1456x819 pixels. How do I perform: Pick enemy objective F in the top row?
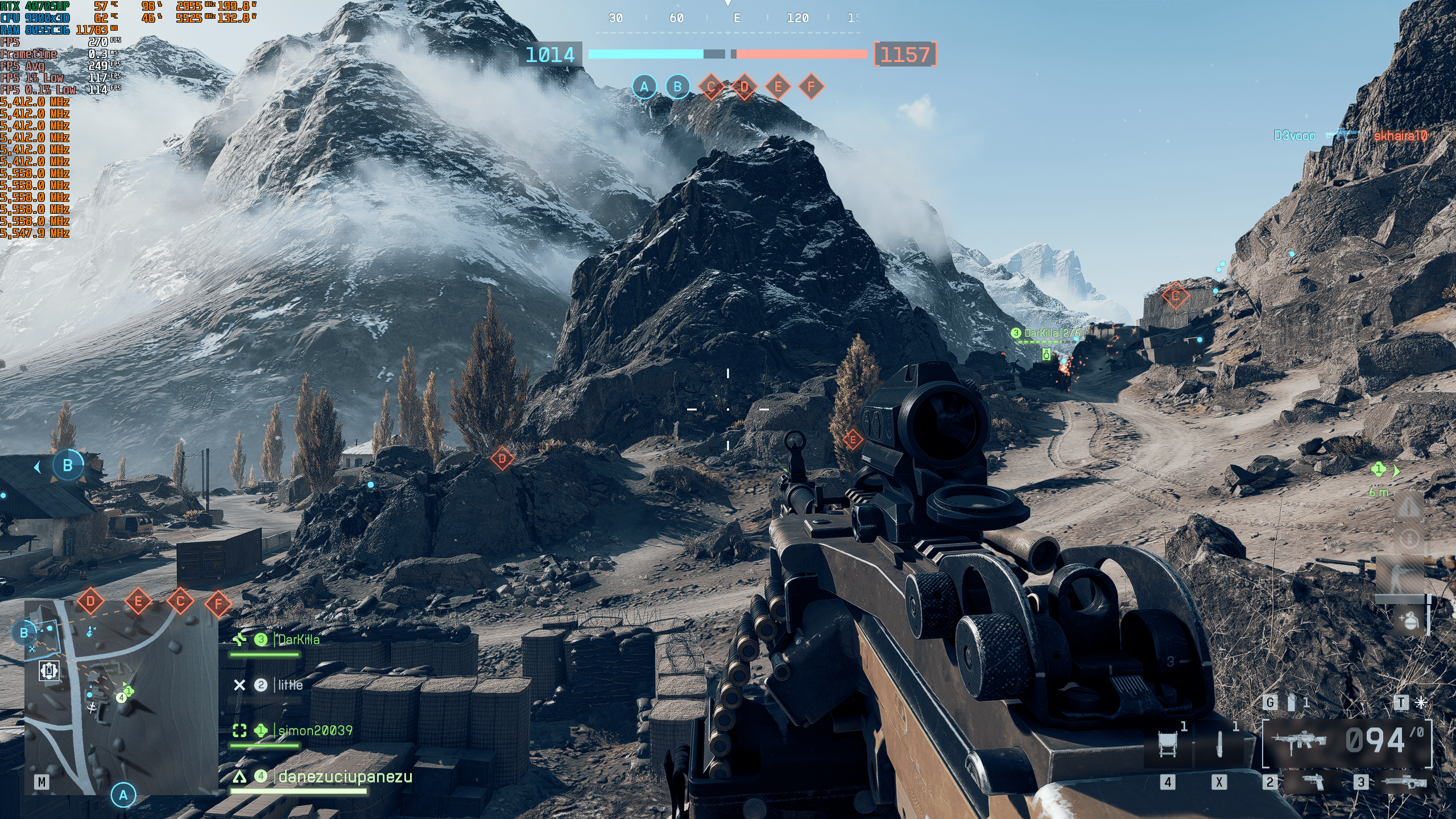[811, 87]
